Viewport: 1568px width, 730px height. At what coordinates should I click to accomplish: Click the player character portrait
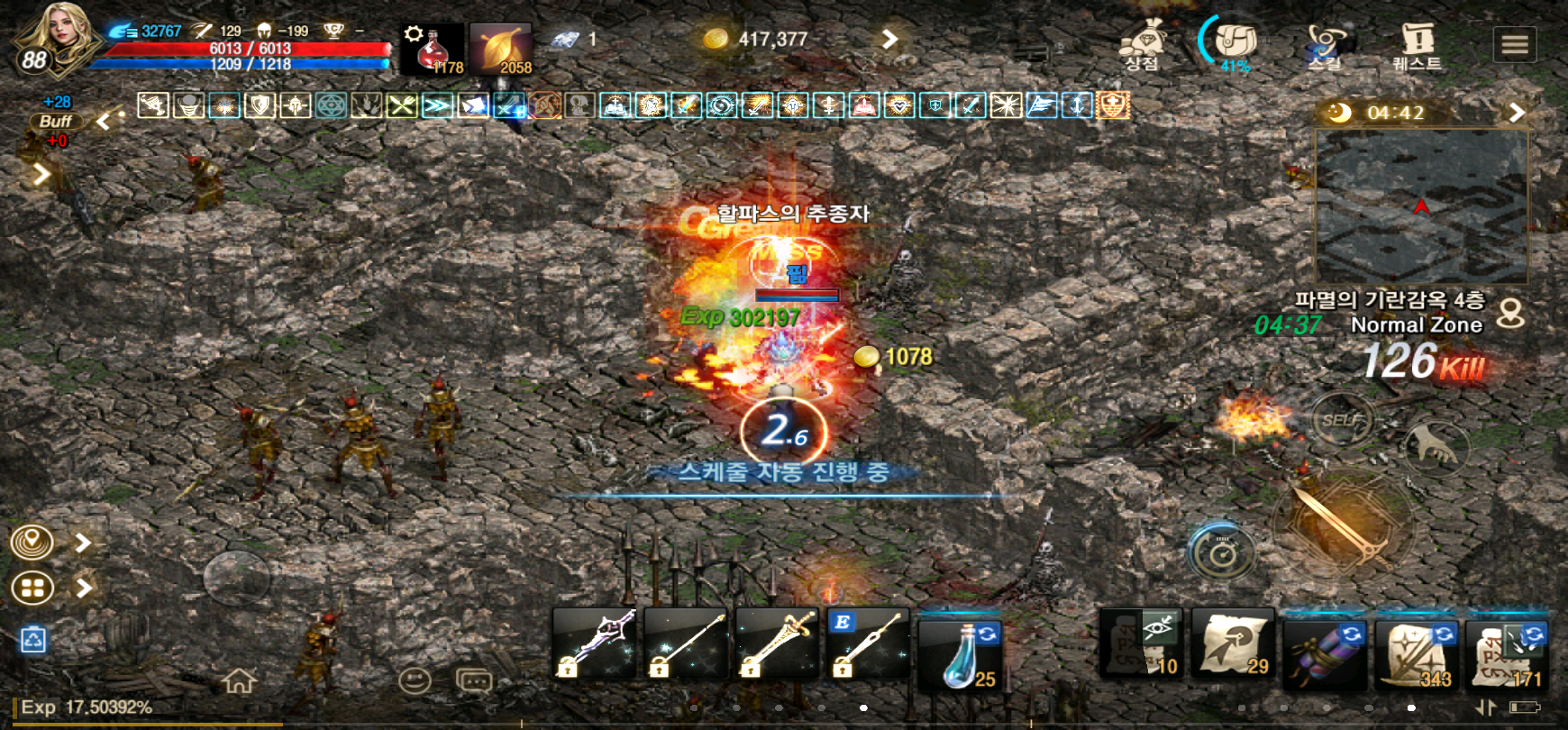click(x=56, y=36)
